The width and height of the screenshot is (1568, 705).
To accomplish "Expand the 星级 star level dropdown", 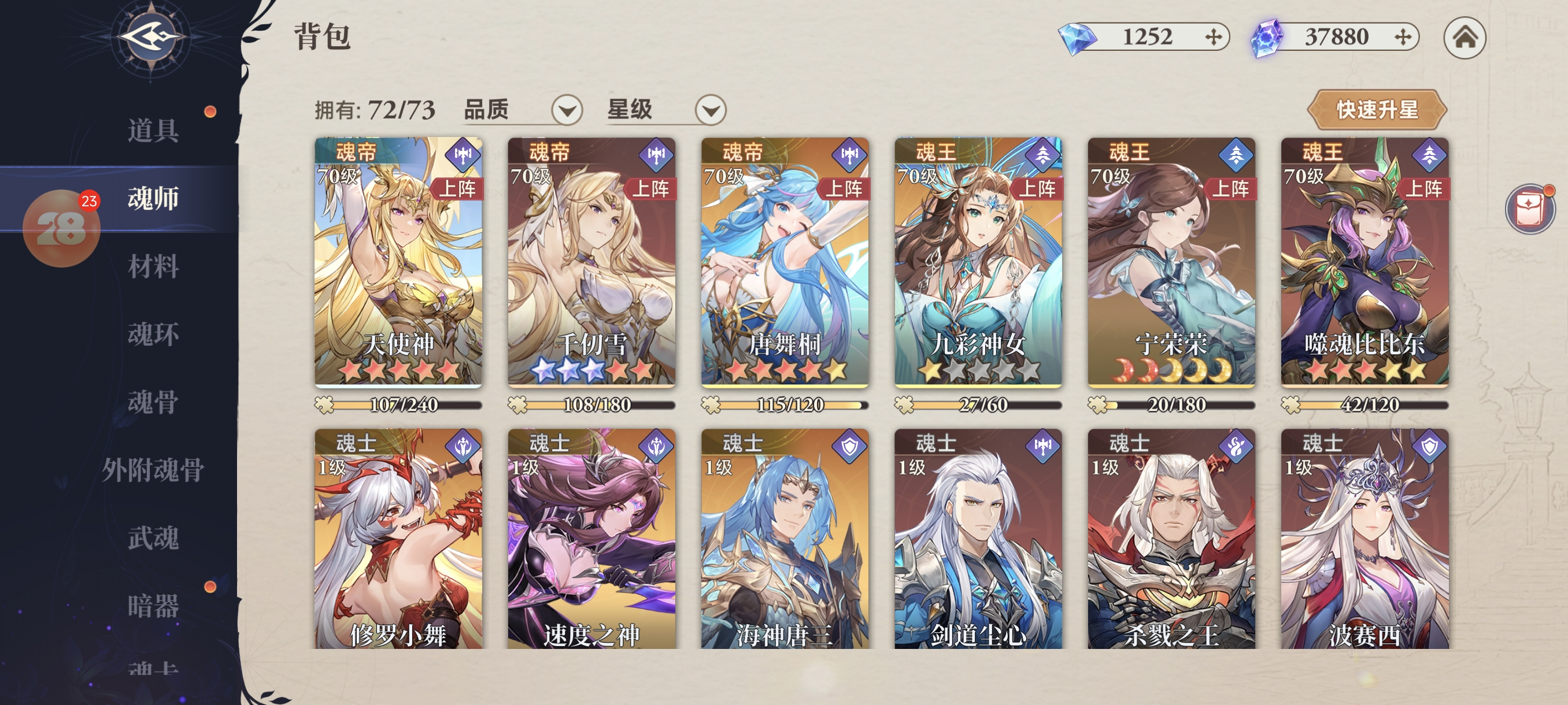I will click(710, 111).
